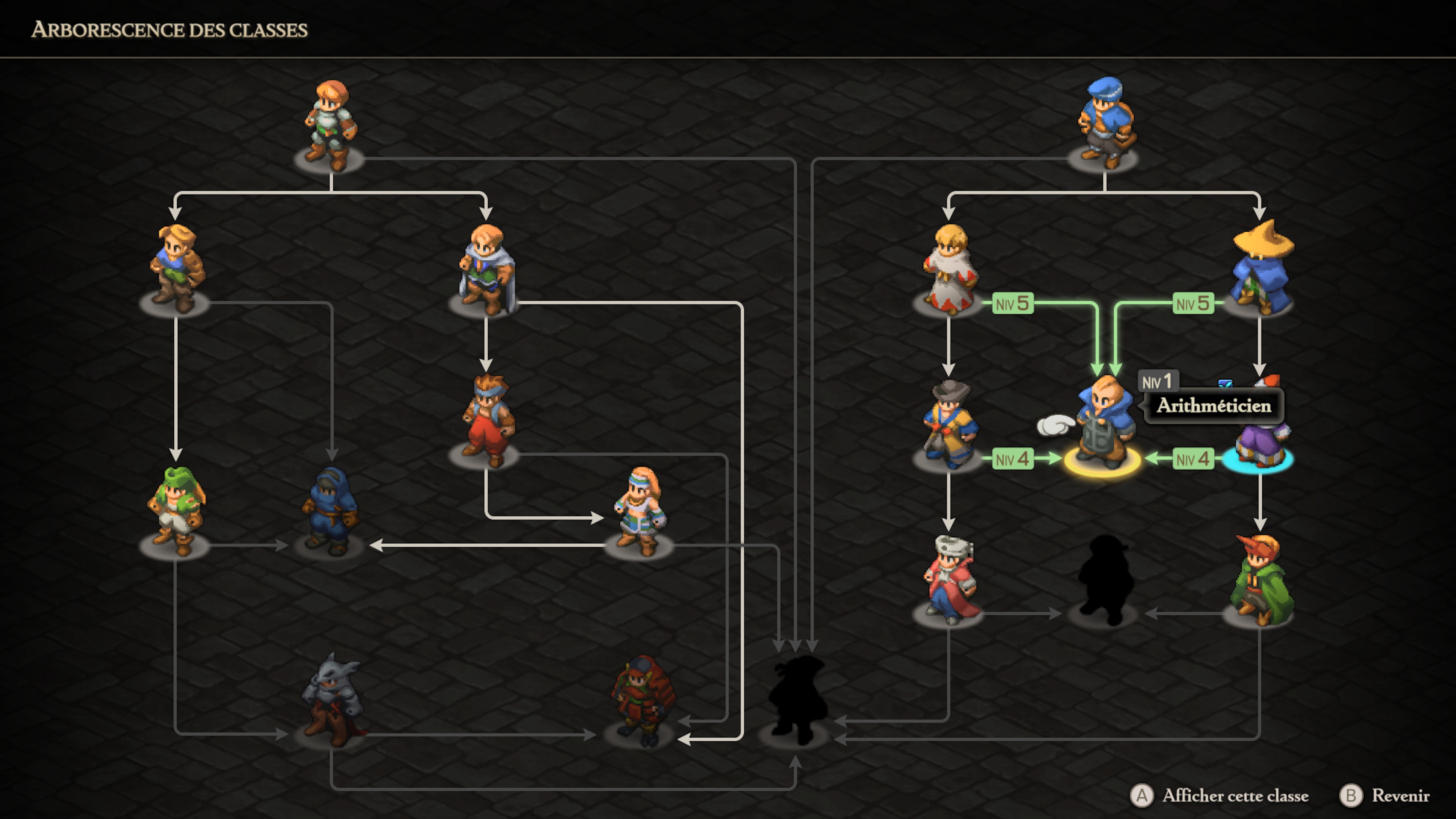1456x819 pixels.
Task: Select the Squire class at top of left tree
Action: click(331, 127)
